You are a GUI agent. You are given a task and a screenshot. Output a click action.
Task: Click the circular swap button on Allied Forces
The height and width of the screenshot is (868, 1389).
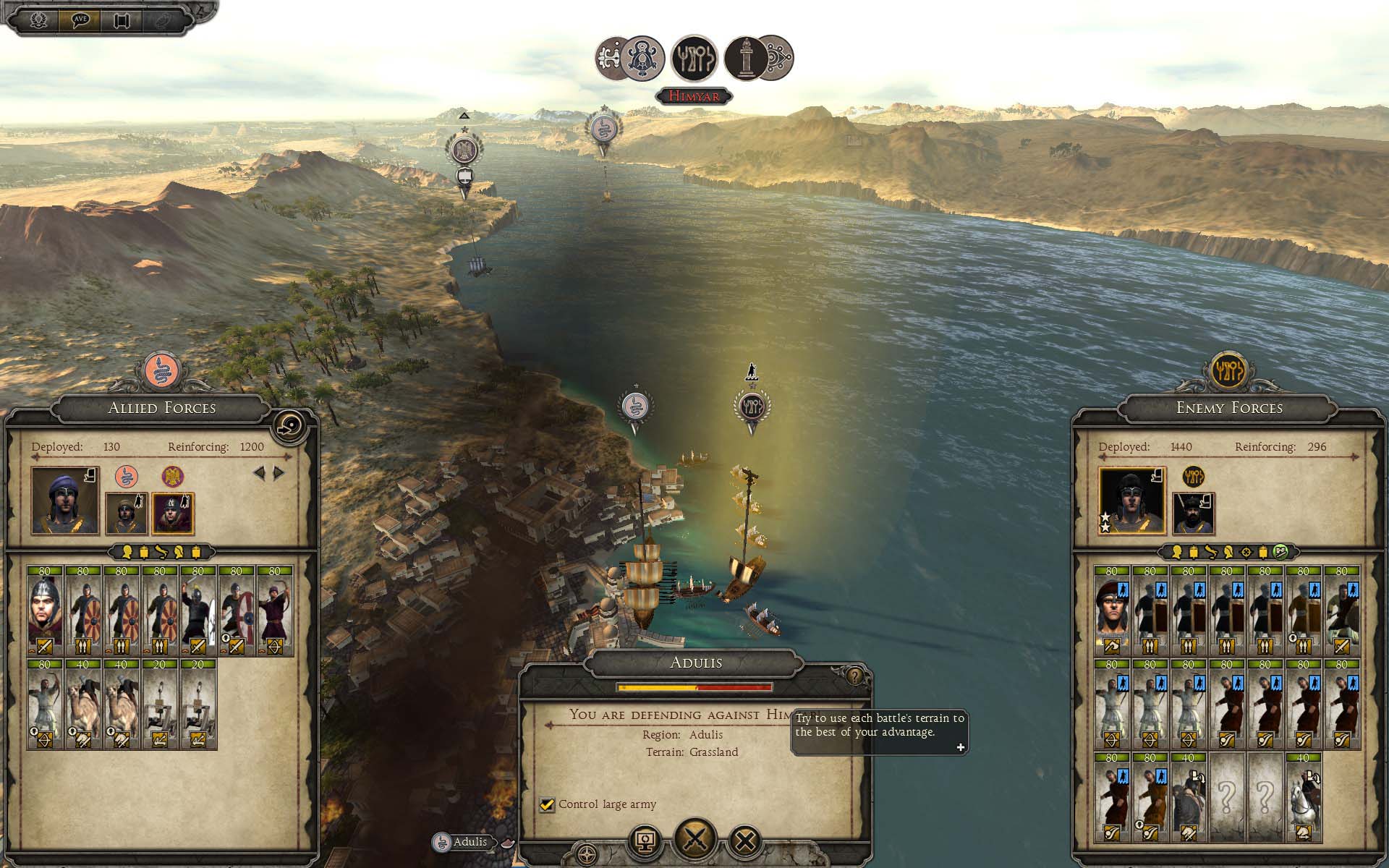pyautogui.click(x=292, y=427)
